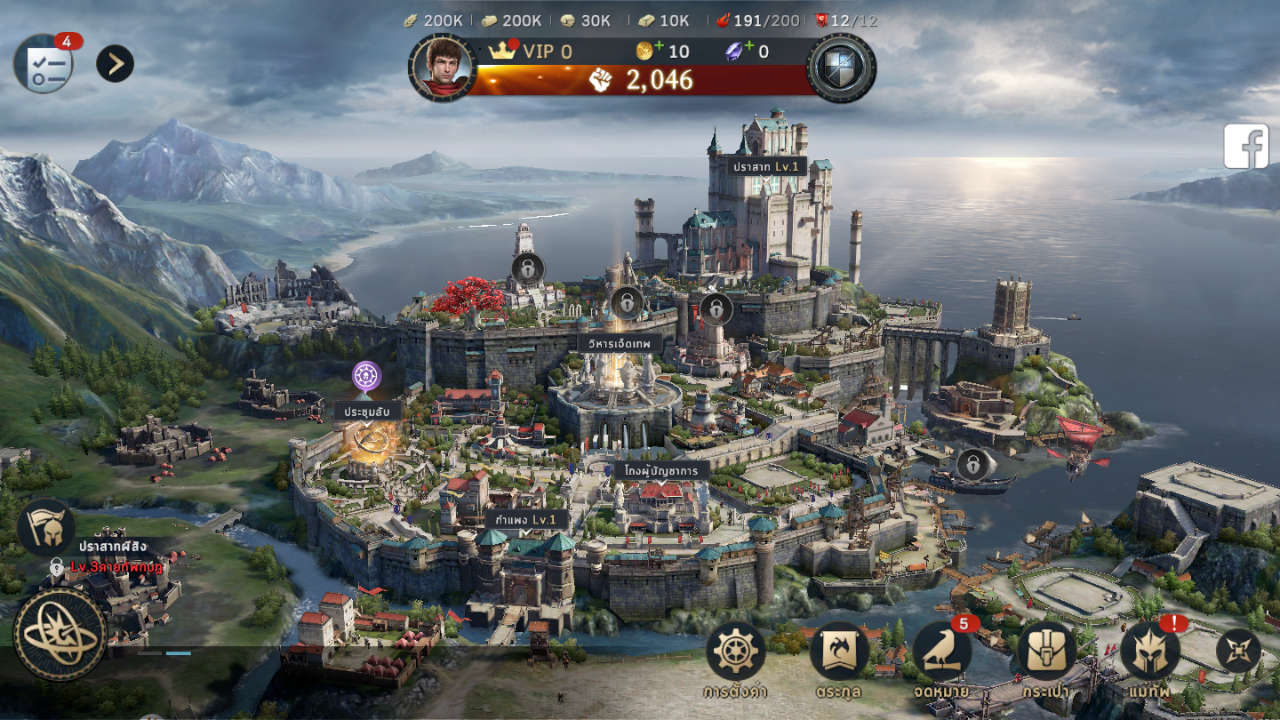The image size is (1280, 720).
Task: Select the กำแพง Lv.1 wall label
Action: [x=526, y=520]
